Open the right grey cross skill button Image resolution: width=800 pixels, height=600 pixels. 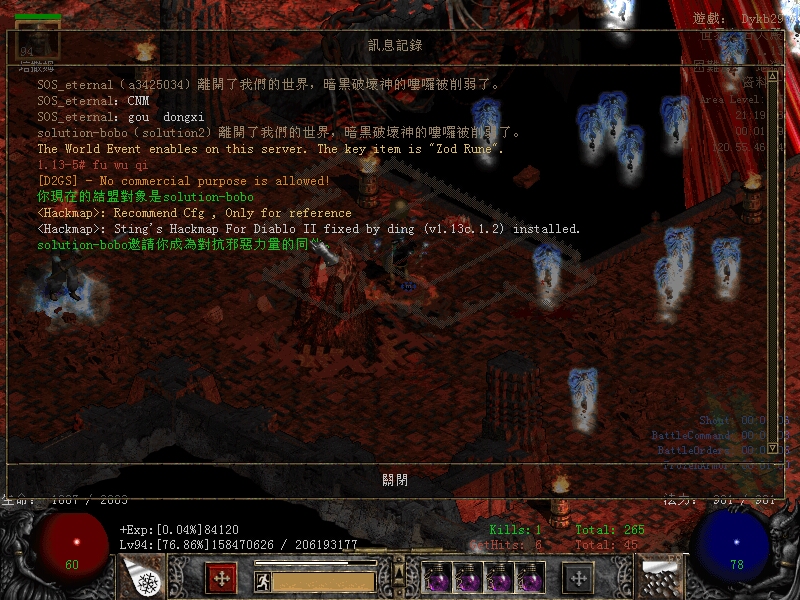click(578, 578)
